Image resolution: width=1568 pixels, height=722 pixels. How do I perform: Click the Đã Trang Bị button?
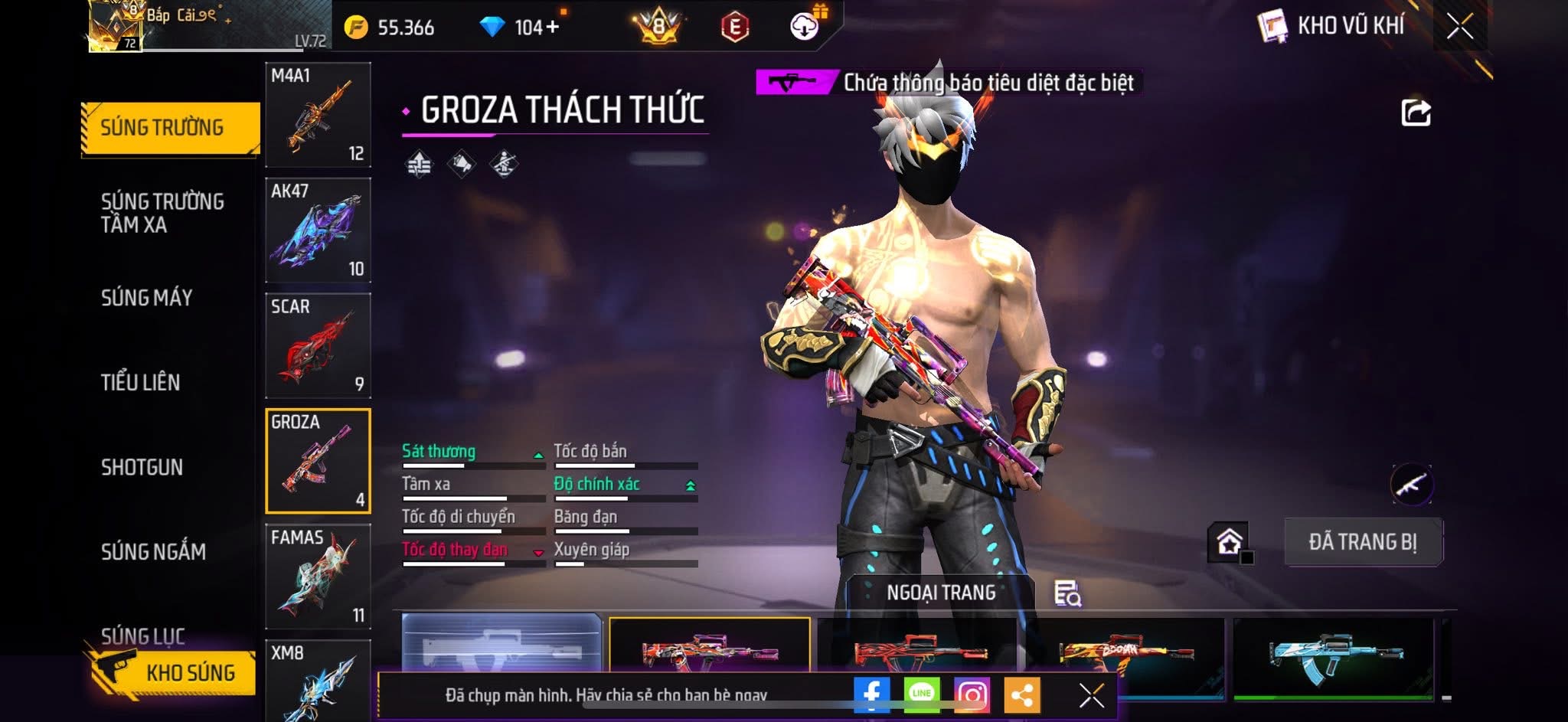[x=1363, y=542]
